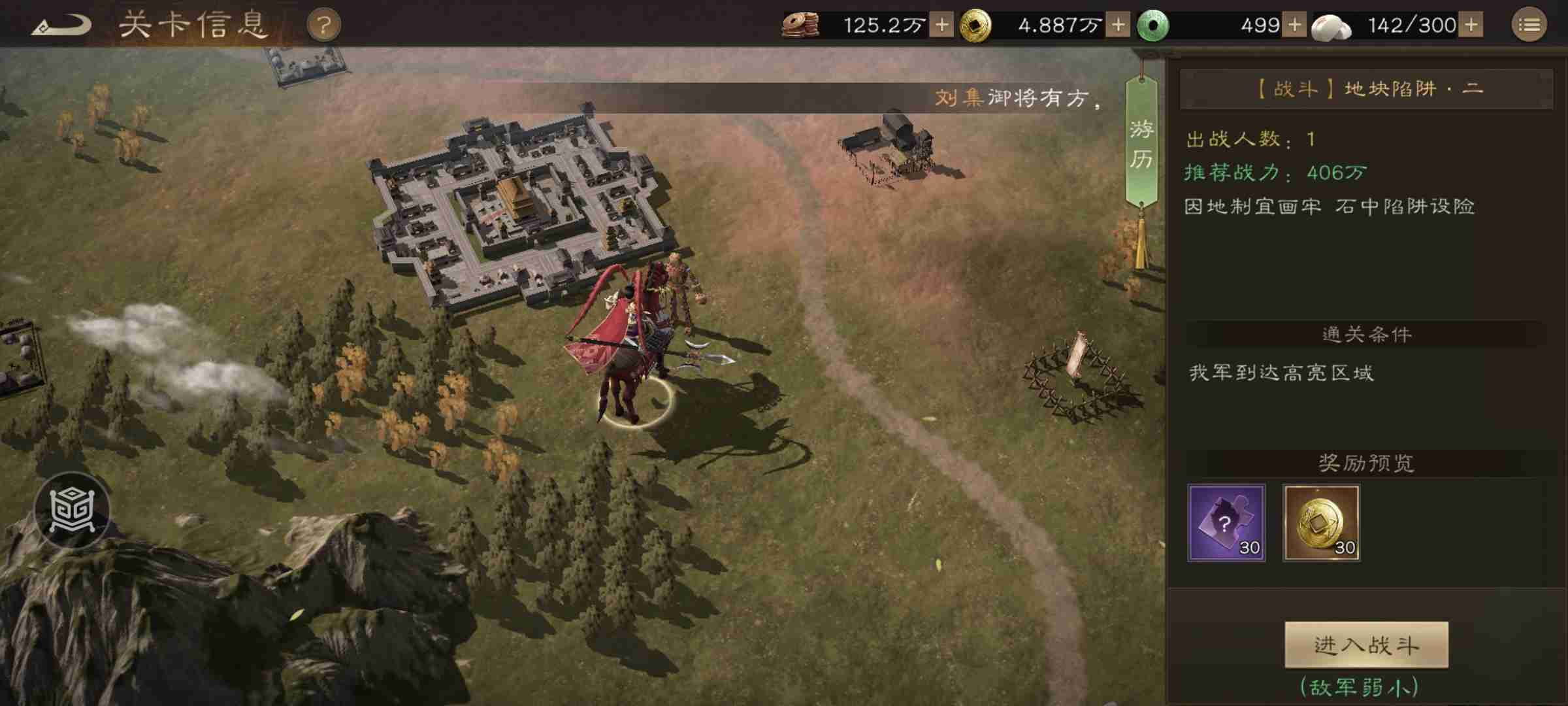
Task: Open the copper coin currency purchase icon
Action: [x=802, y=24]
